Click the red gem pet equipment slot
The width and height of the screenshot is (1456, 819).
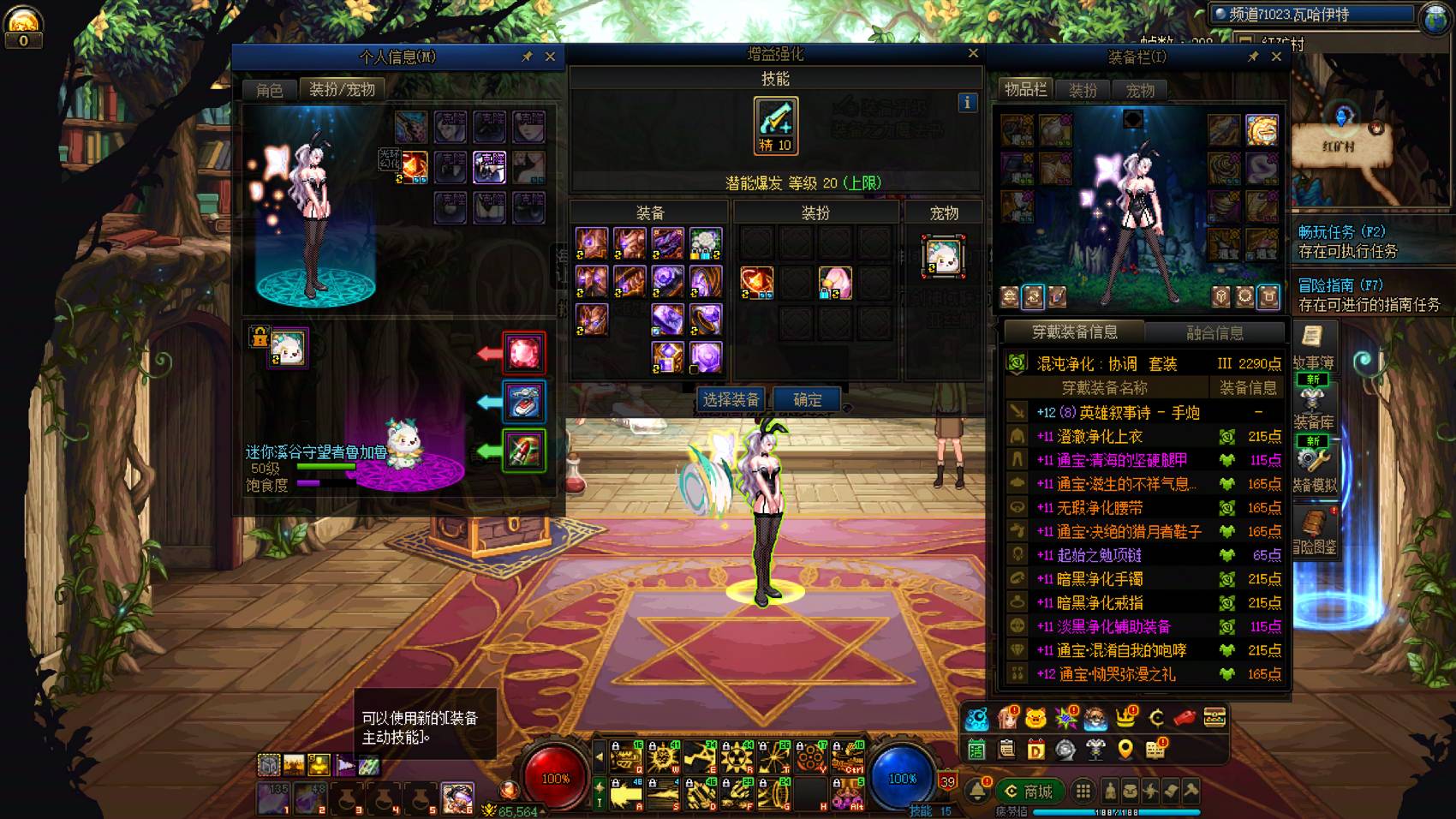coord(523,353)
